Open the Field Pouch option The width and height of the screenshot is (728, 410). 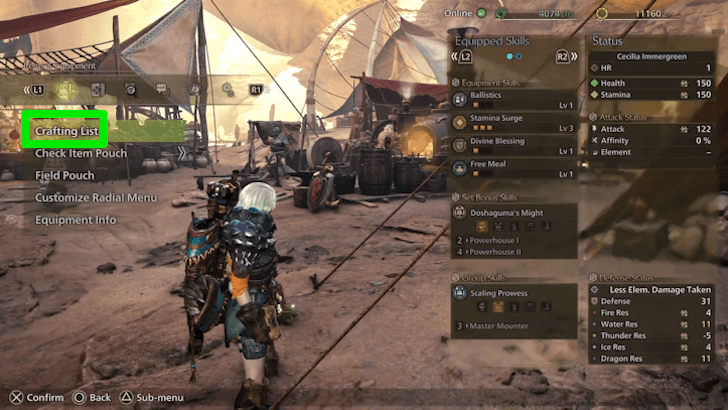coord(65,175)
